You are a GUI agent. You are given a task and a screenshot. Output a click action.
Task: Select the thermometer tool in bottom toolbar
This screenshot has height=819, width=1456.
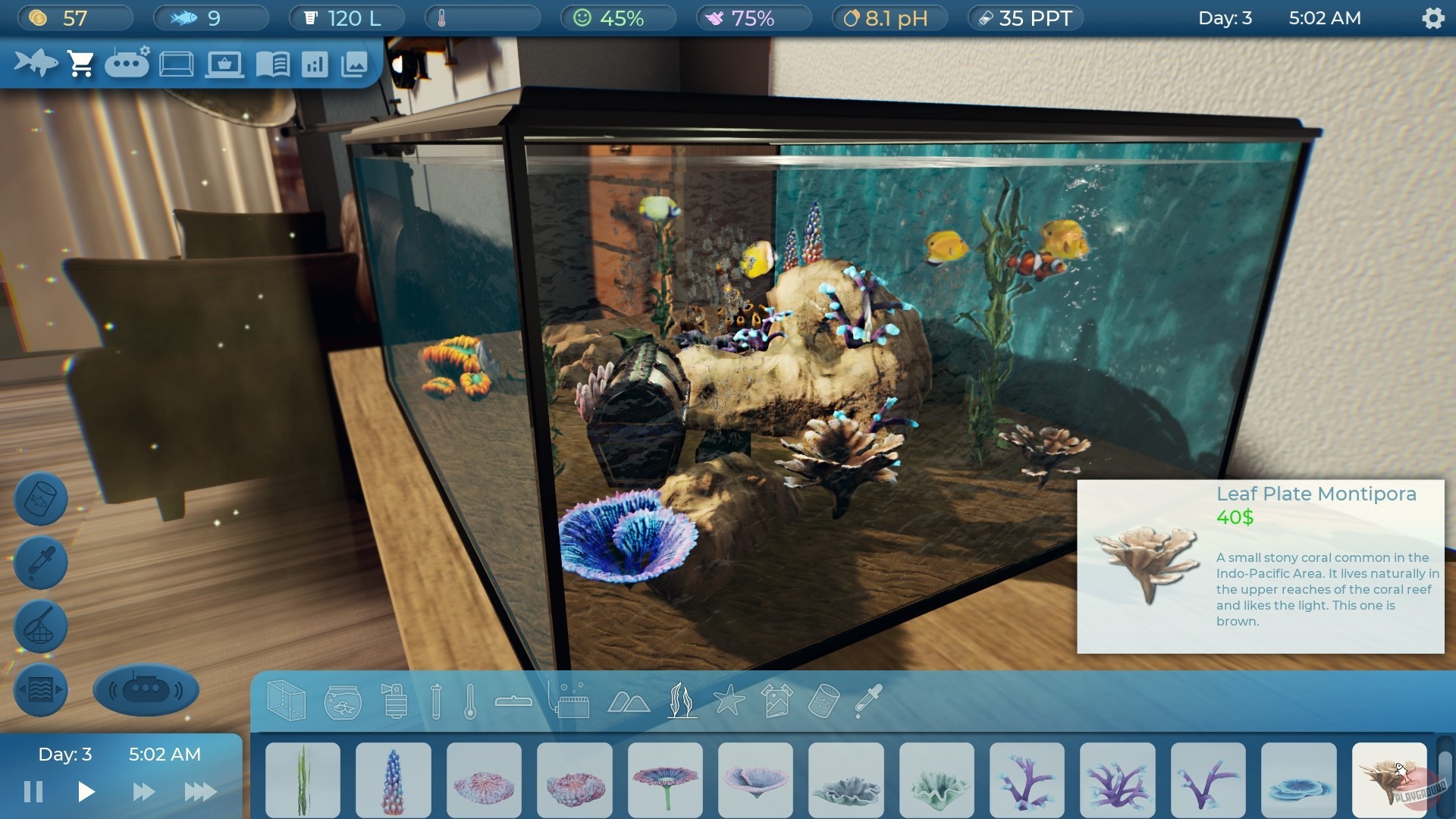point(472,701)
